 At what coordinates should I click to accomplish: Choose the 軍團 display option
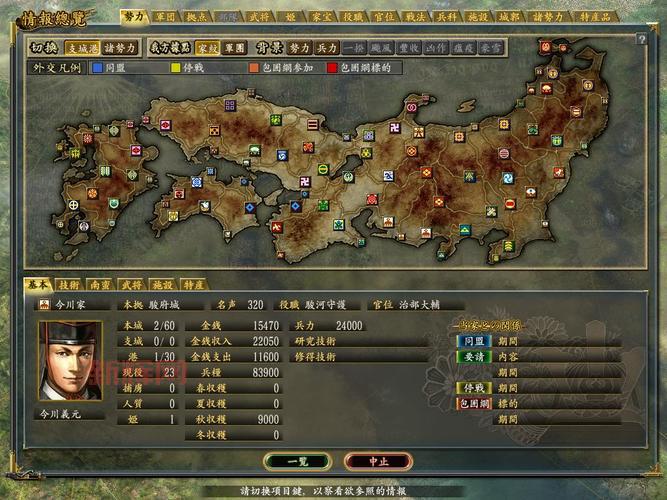point(235,47)
